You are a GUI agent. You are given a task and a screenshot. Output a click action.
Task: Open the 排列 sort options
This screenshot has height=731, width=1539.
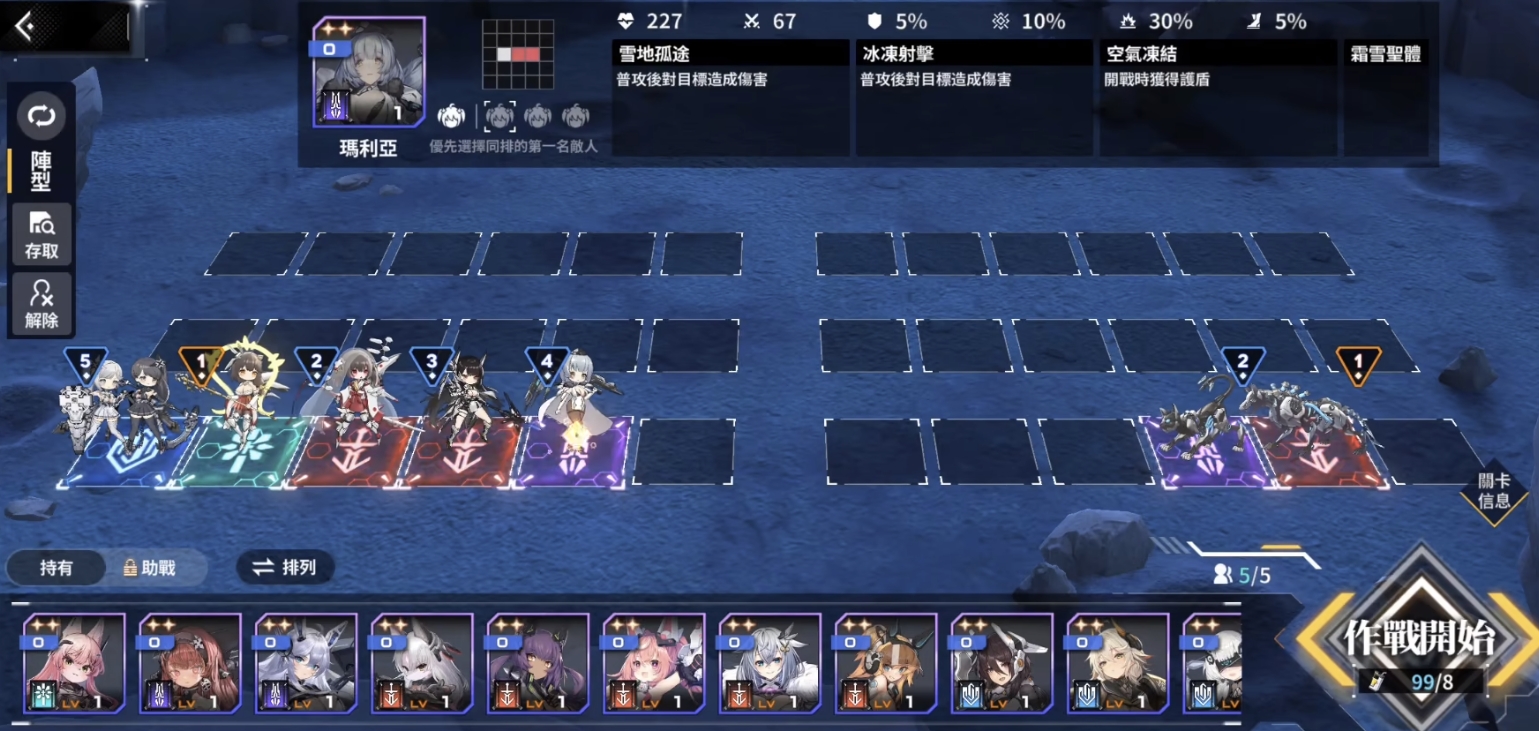[x=285, y=568]
